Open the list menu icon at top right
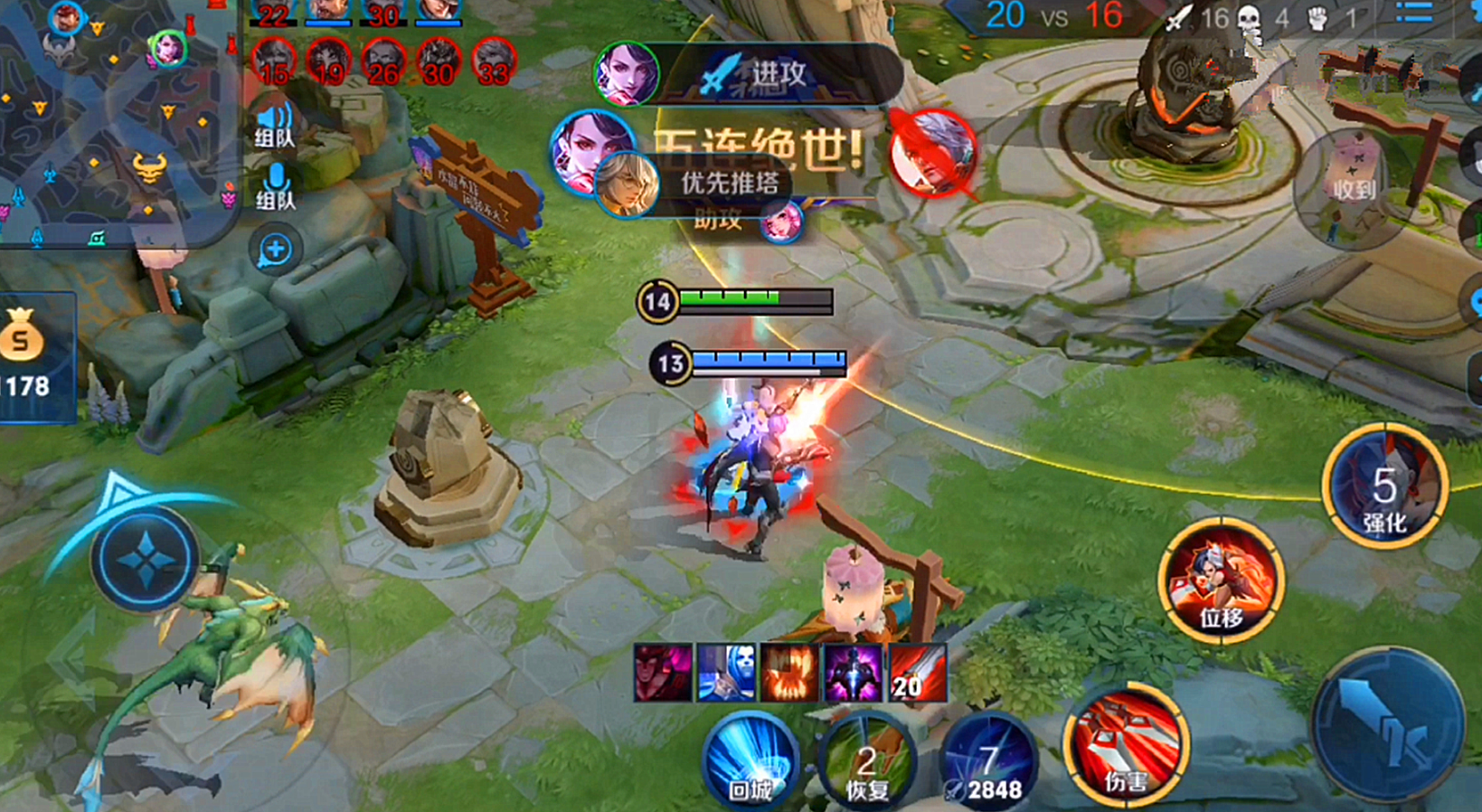Screen dimensions: 1482x812 (1413, 13)
